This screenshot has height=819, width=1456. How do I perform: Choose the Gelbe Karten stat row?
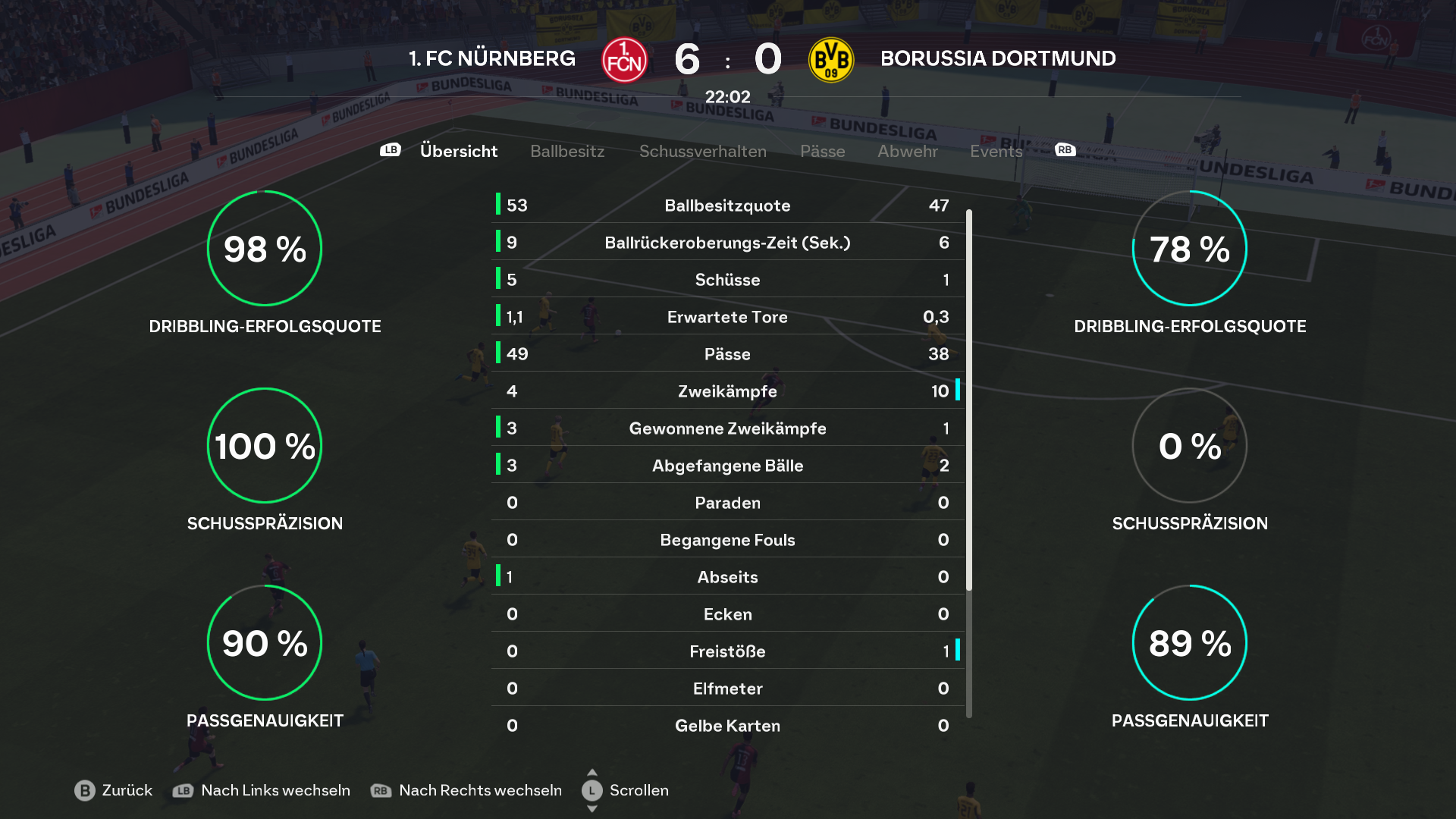(x=727, y=726)
